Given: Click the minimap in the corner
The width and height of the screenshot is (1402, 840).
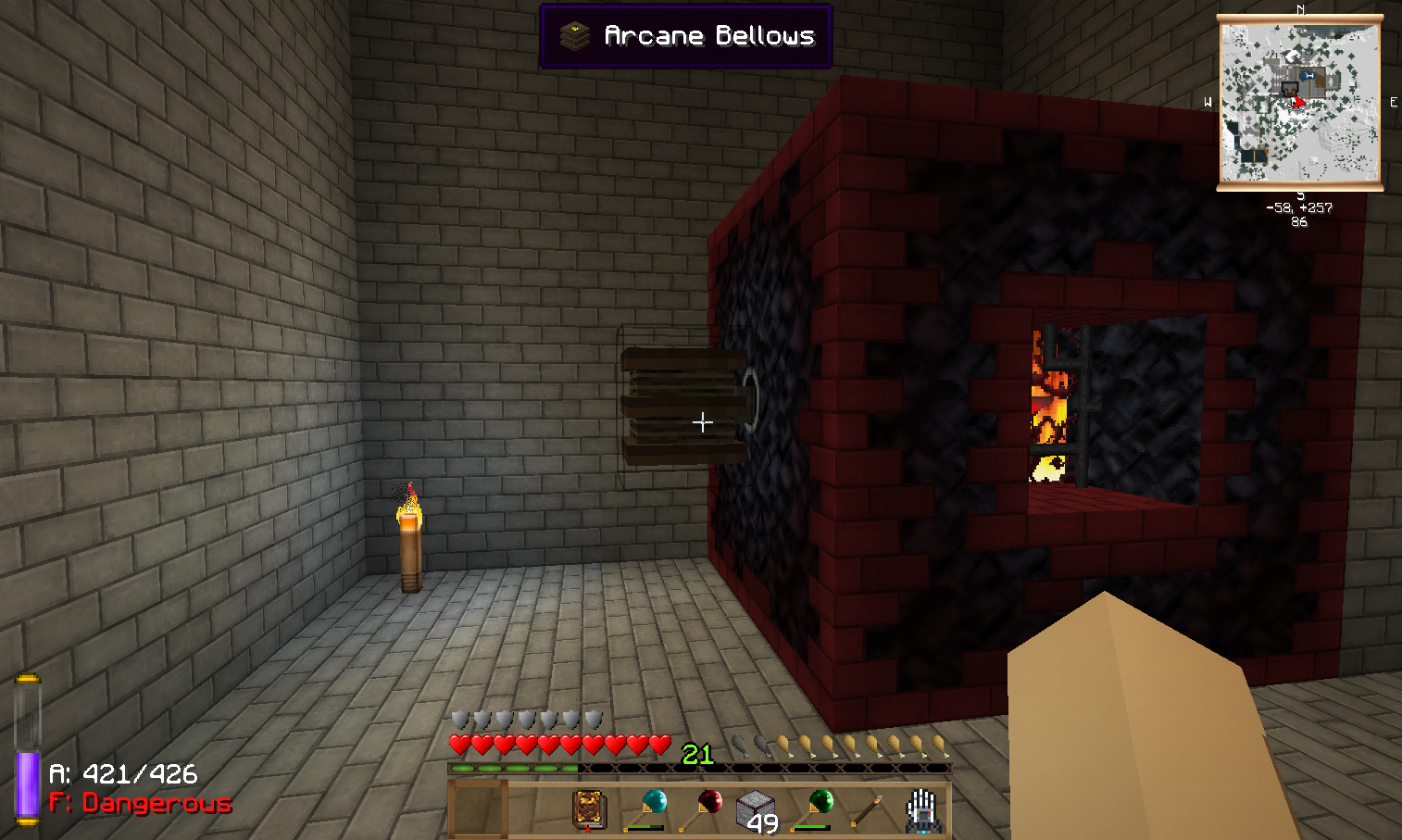Looking at the screenshot, I should pos(1299,102).
